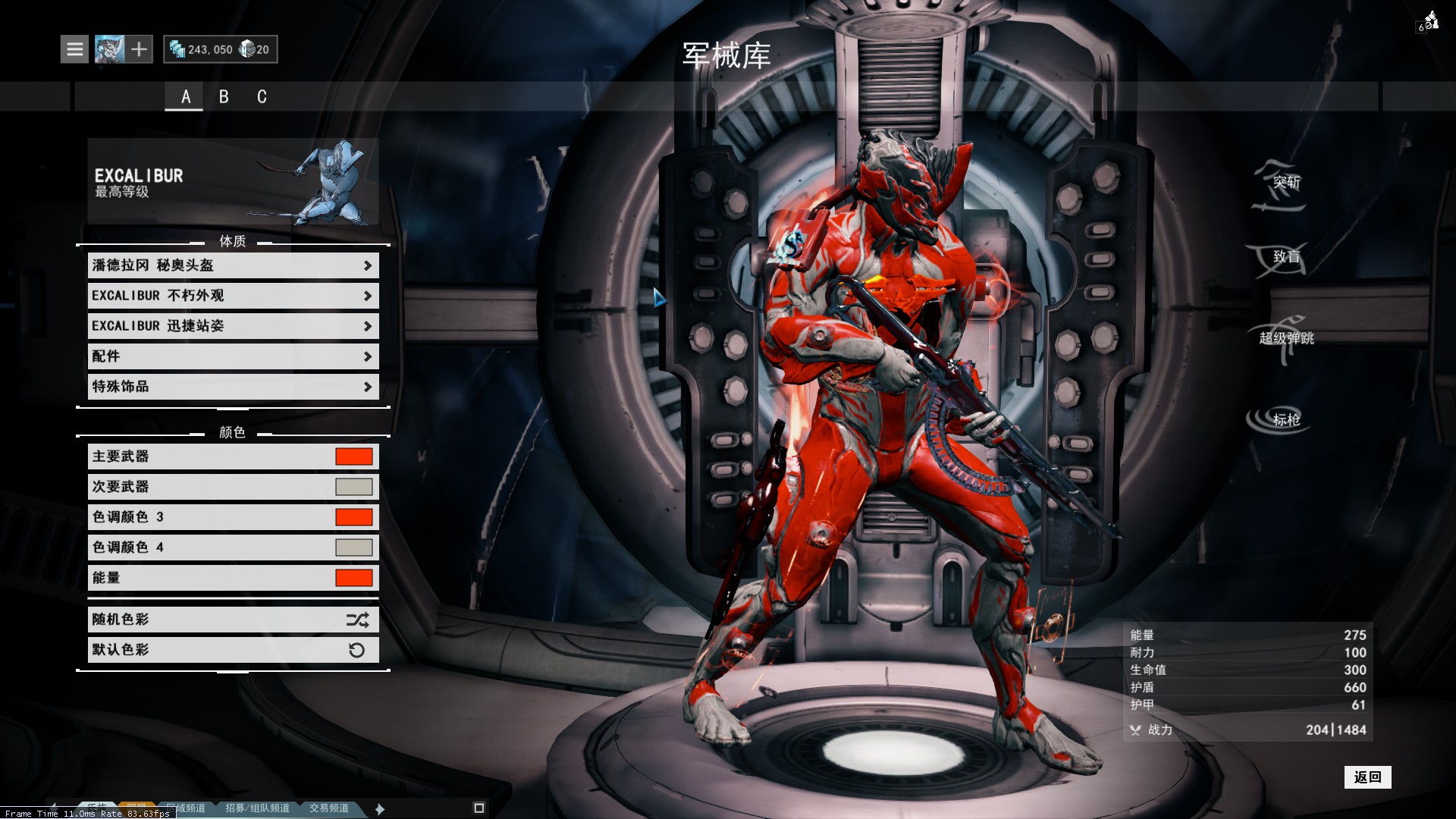Viewport: 1456px width, 819px height.
Task: Click the player avatar icon
Action: click(x=109, y=49)
